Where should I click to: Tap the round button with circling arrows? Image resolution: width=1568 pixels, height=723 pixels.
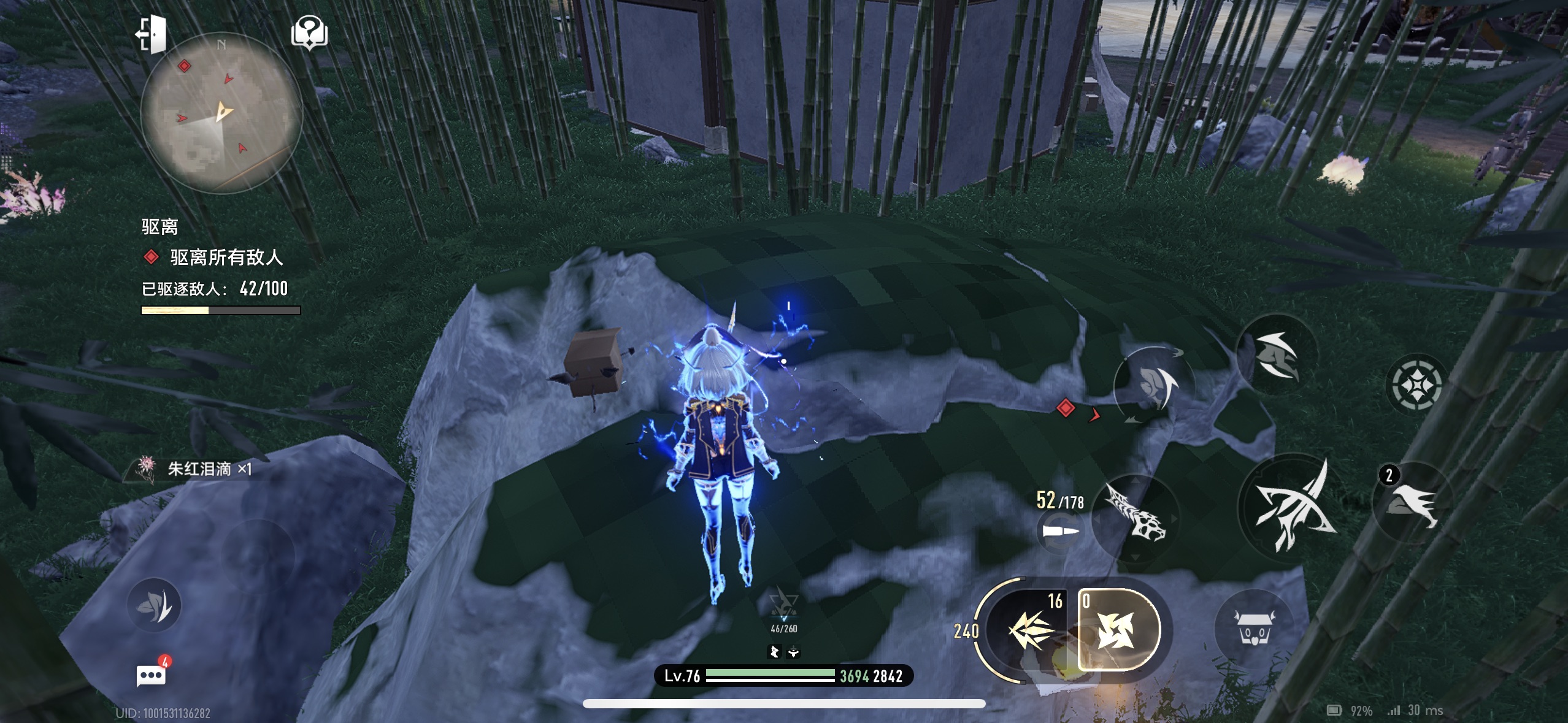click(1153, 385)
